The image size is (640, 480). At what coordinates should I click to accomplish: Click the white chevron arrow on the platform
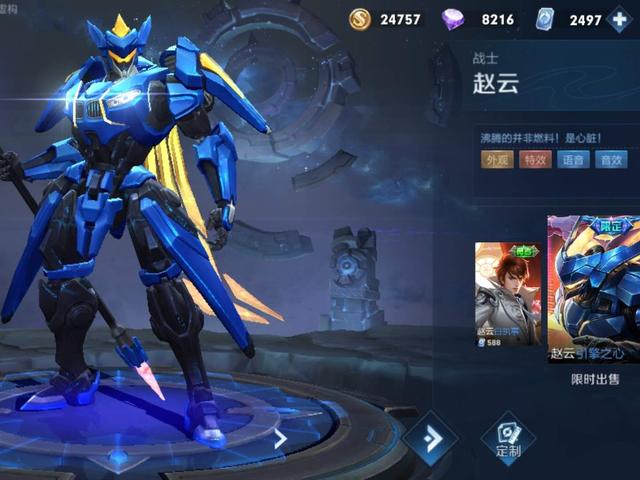coord(281,437)
